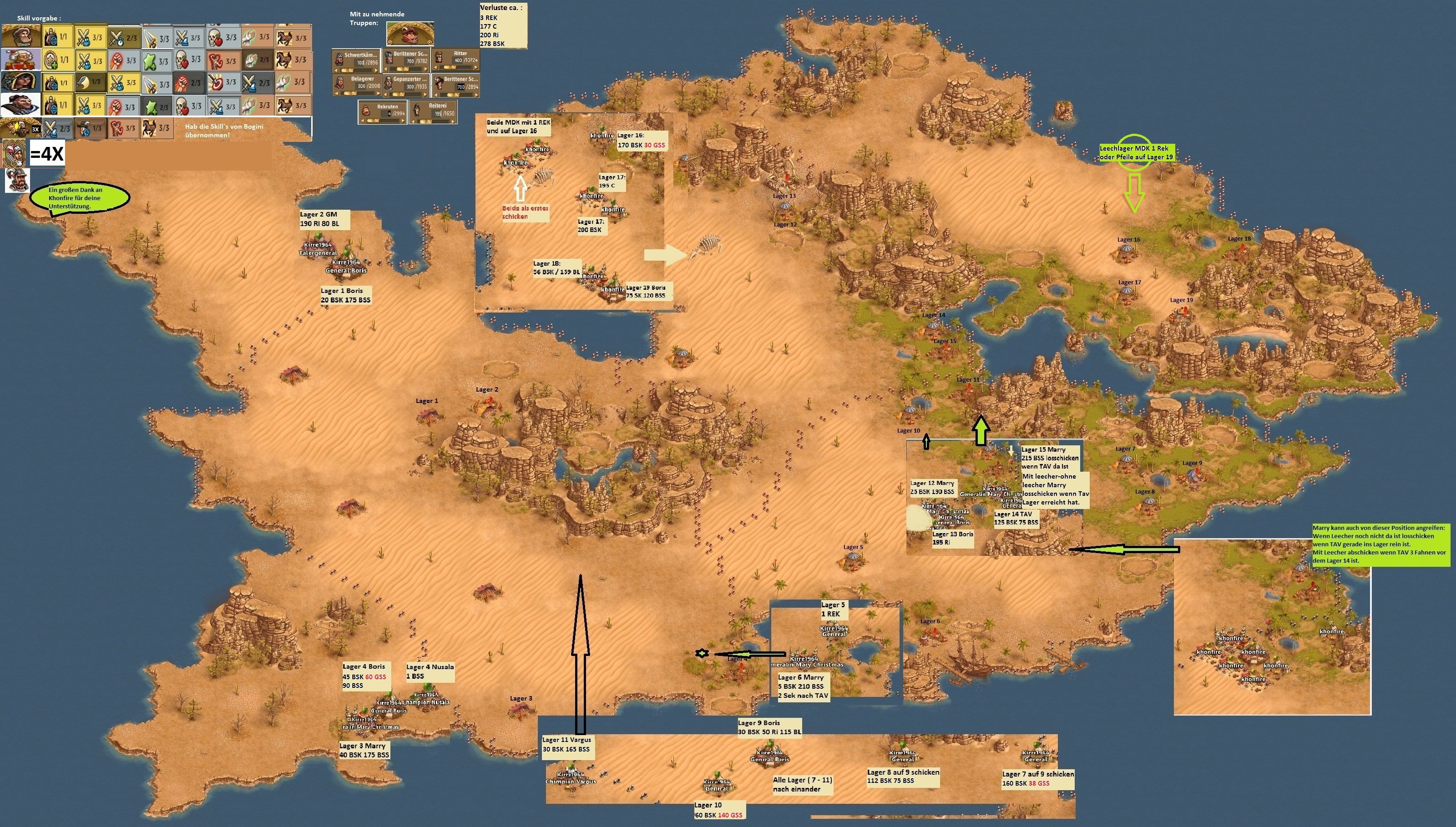Choose the Santa-hat general portrait

[x=20, y=59]
